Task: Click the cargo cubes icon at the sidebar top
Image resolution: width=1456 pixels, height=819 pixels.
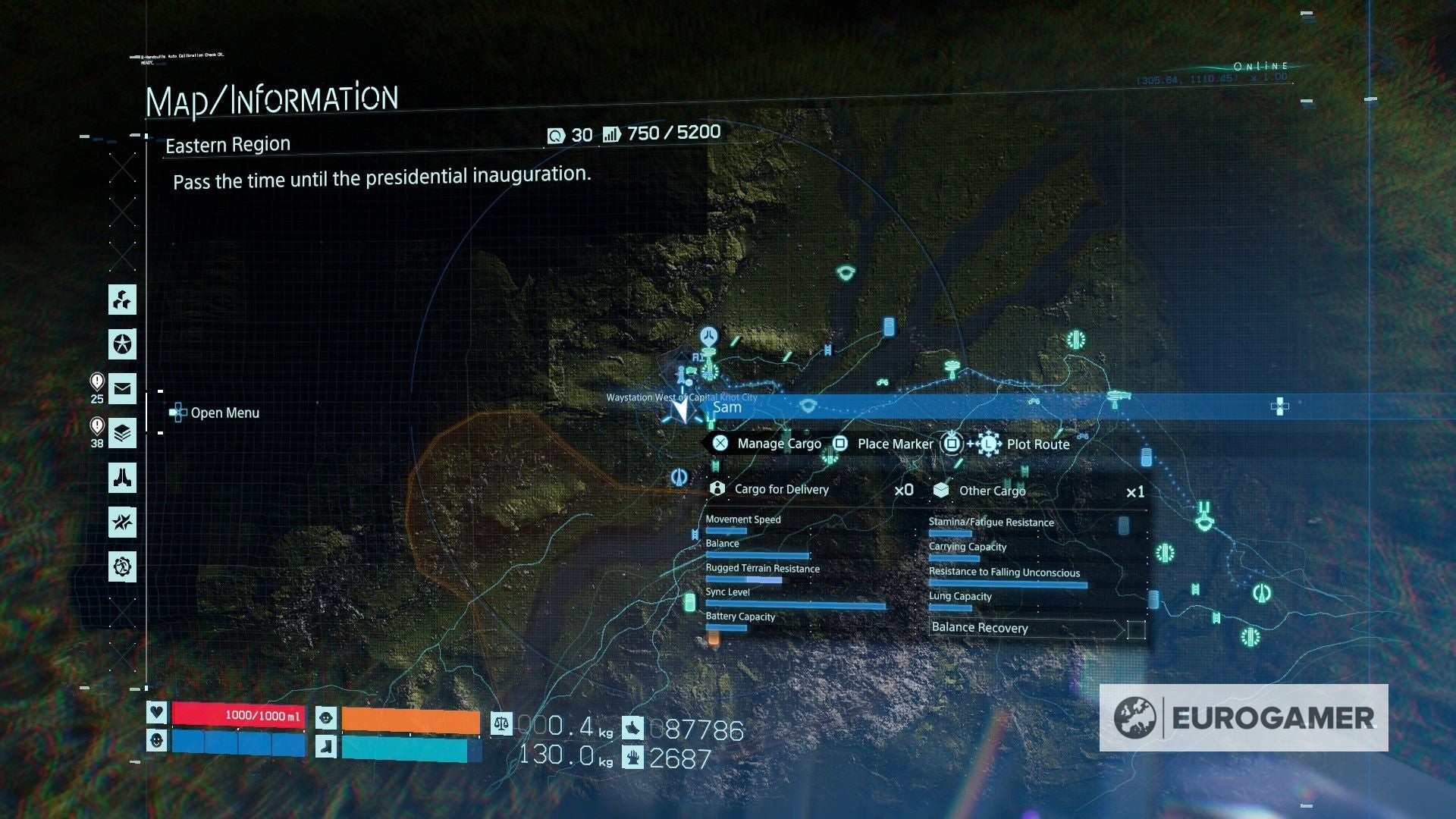Action: [x=122, y=301]
